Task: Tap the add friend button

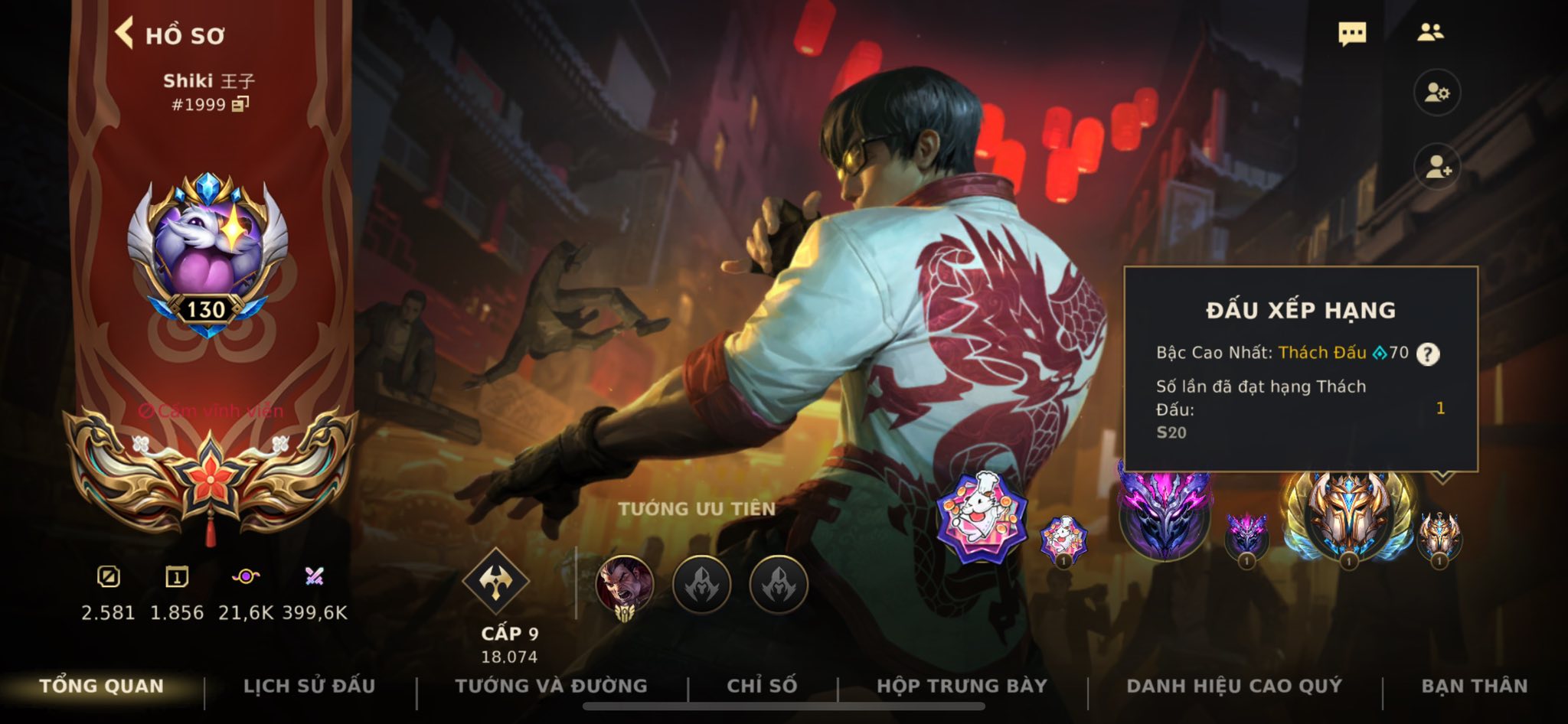Action: click(x=1436, y=167)
